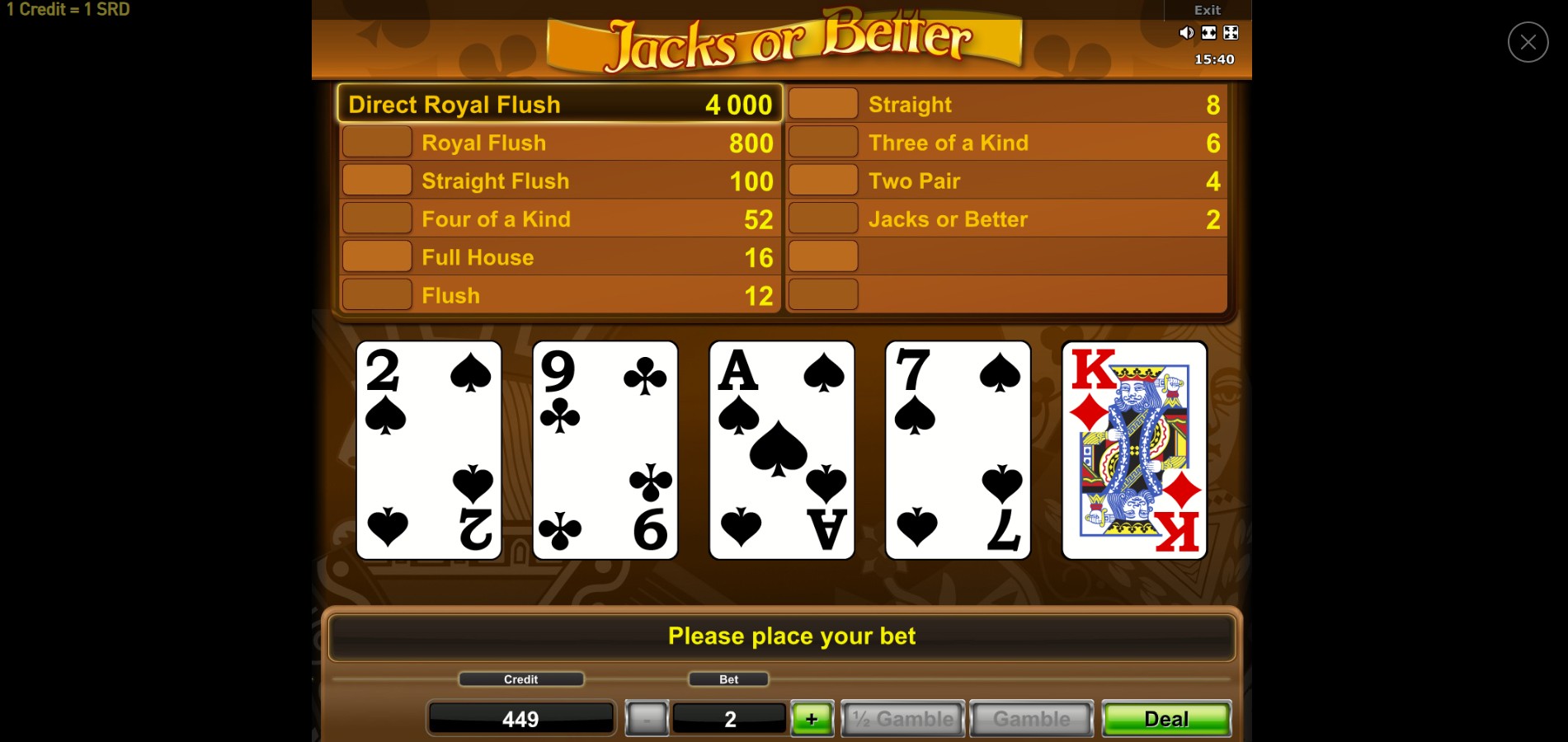Image resolution: width=1568 pixels, height=742 pixels.
Task: Click the indicator next to Straight
Action: (822, 103)
